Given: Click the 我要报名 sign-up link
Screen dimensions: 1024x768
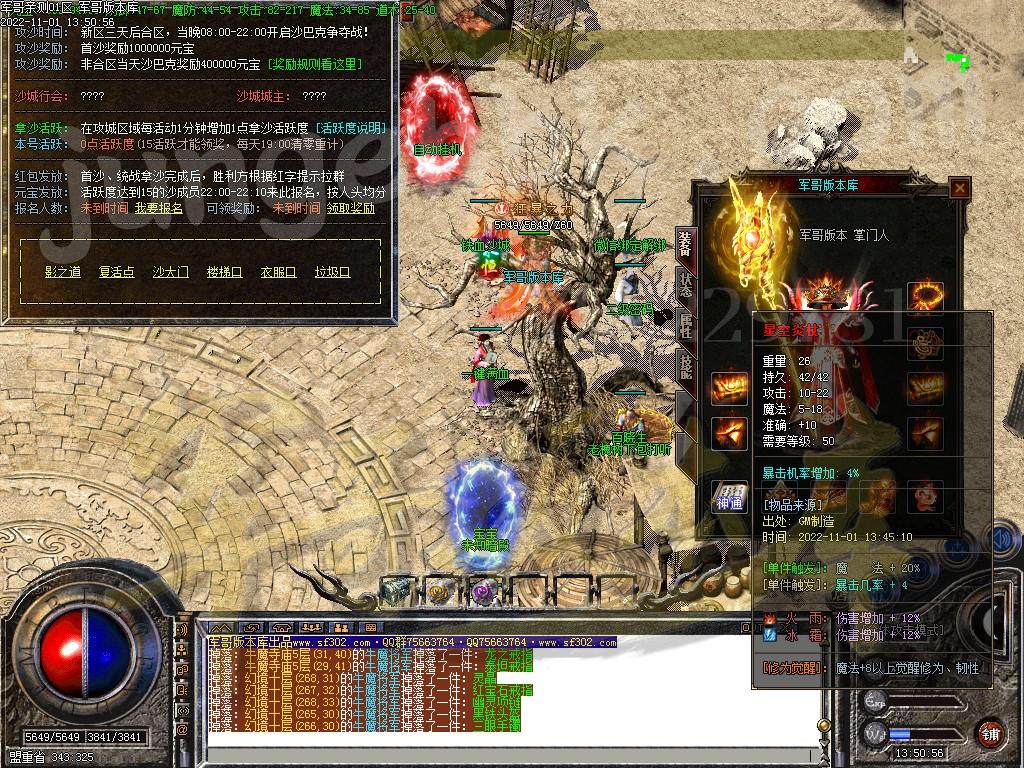Looking at the screenshot, I should [x=159, y=208].
